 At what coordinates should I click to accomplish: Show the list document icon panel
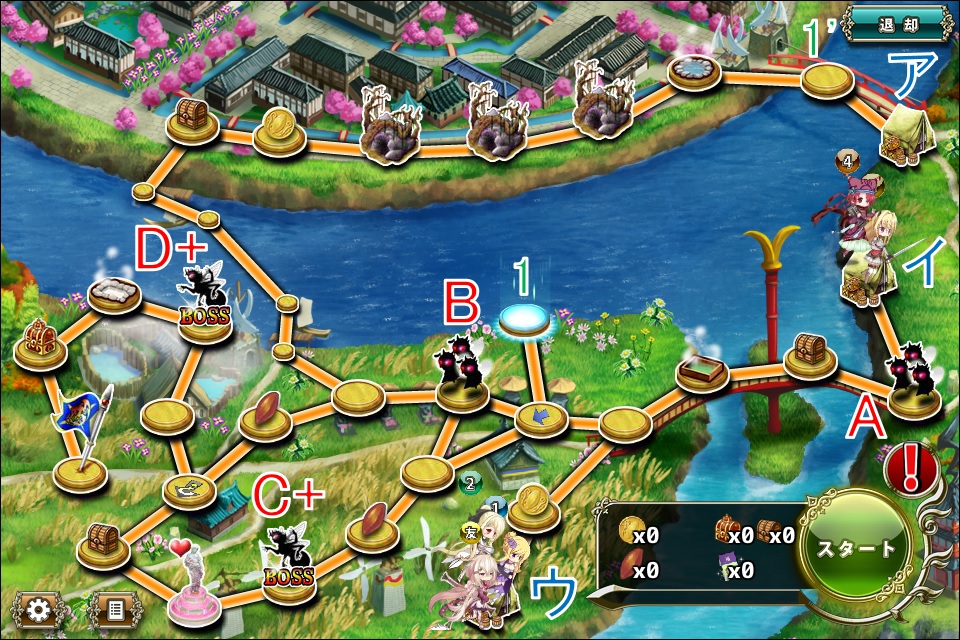(113, 609)
